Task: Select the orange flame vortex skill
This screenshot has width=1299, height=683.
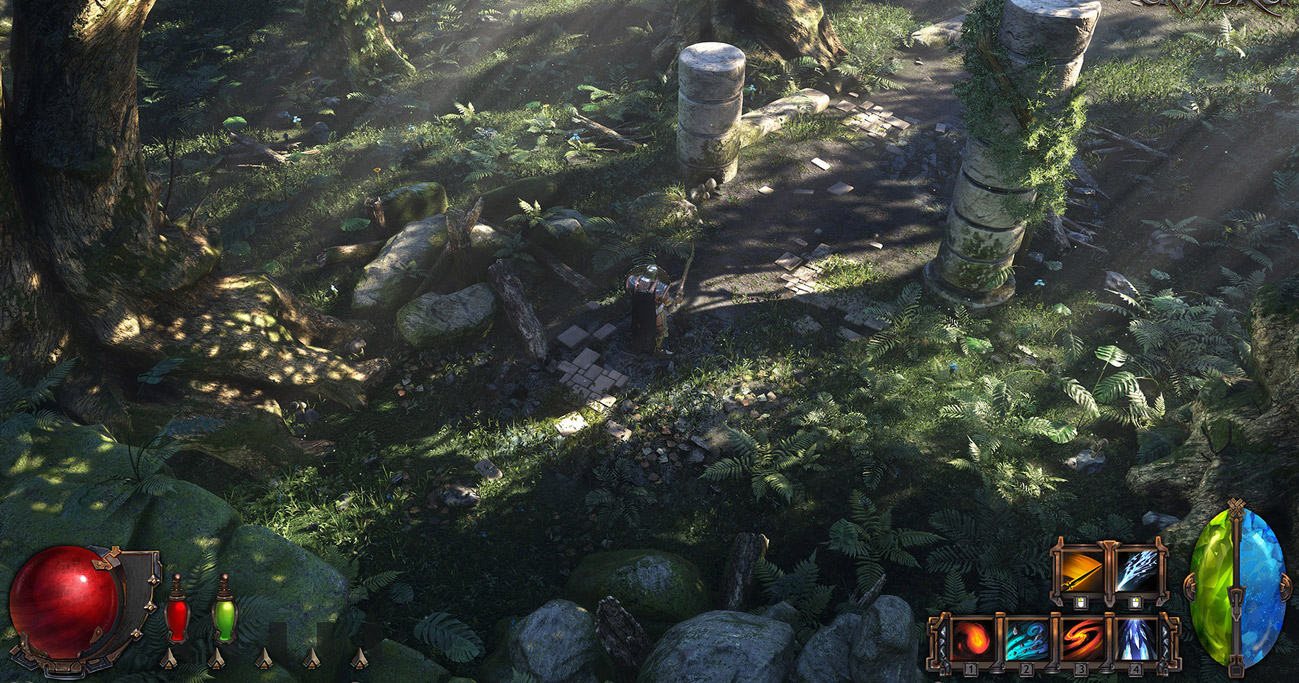Action: [1081, 640]
